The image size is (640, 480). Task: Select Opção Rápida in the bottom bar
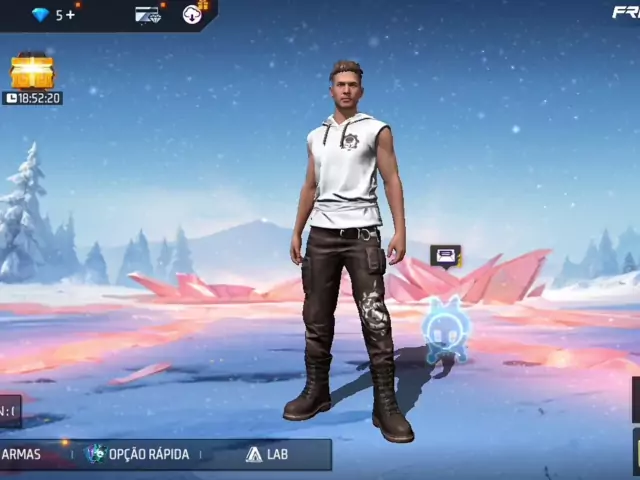[138, 454]
